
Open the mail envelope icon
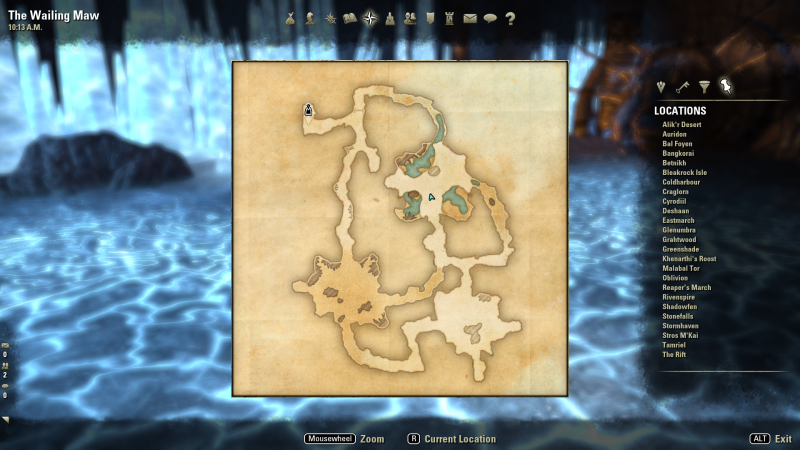point(470,17)
